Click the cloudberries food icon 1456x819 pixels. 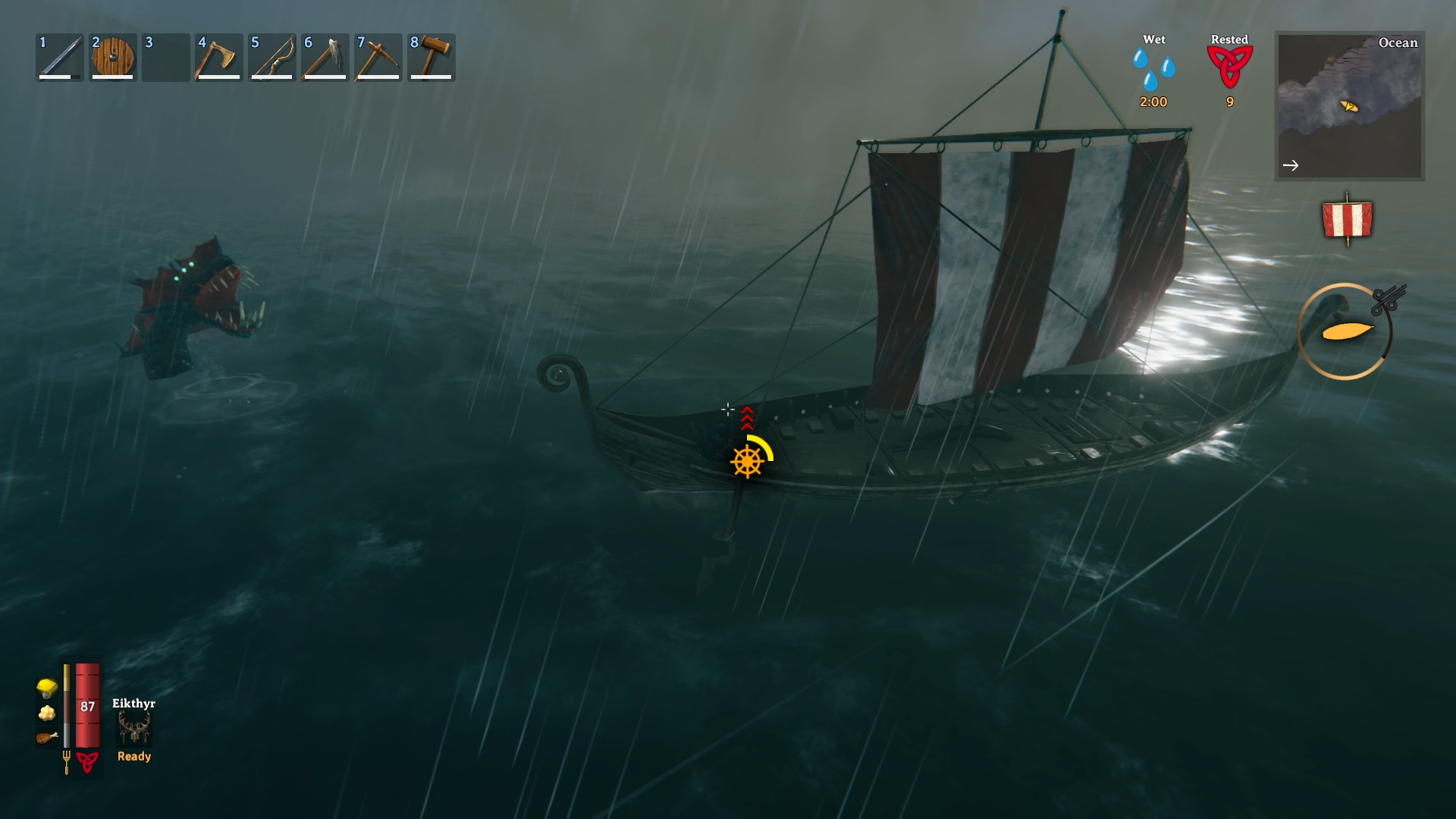[47, 713]
